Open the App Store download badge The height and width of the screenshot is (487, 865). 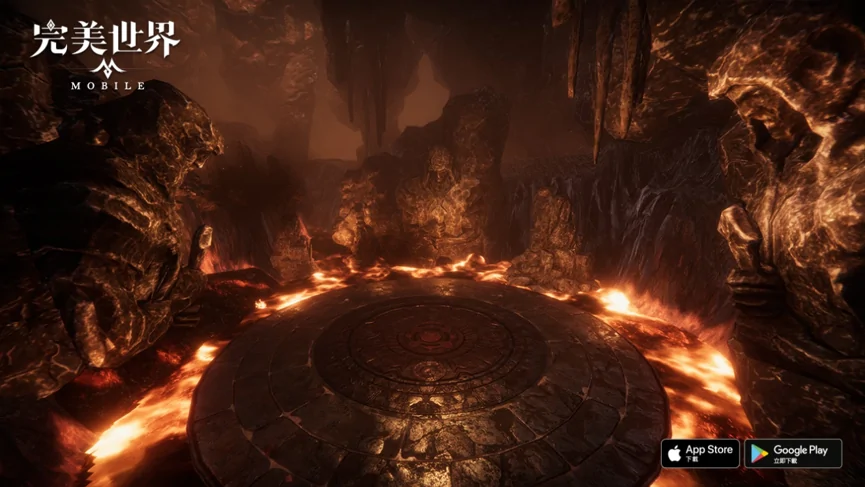(x=700, y=453)
